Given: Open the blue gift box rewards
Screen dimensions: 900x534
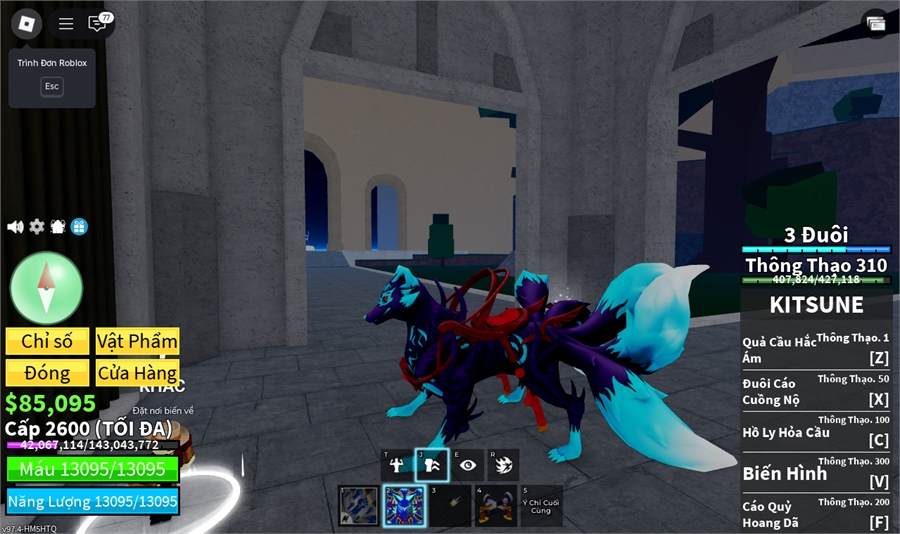Looking at the screenshot, I should [x=79, y=227].
